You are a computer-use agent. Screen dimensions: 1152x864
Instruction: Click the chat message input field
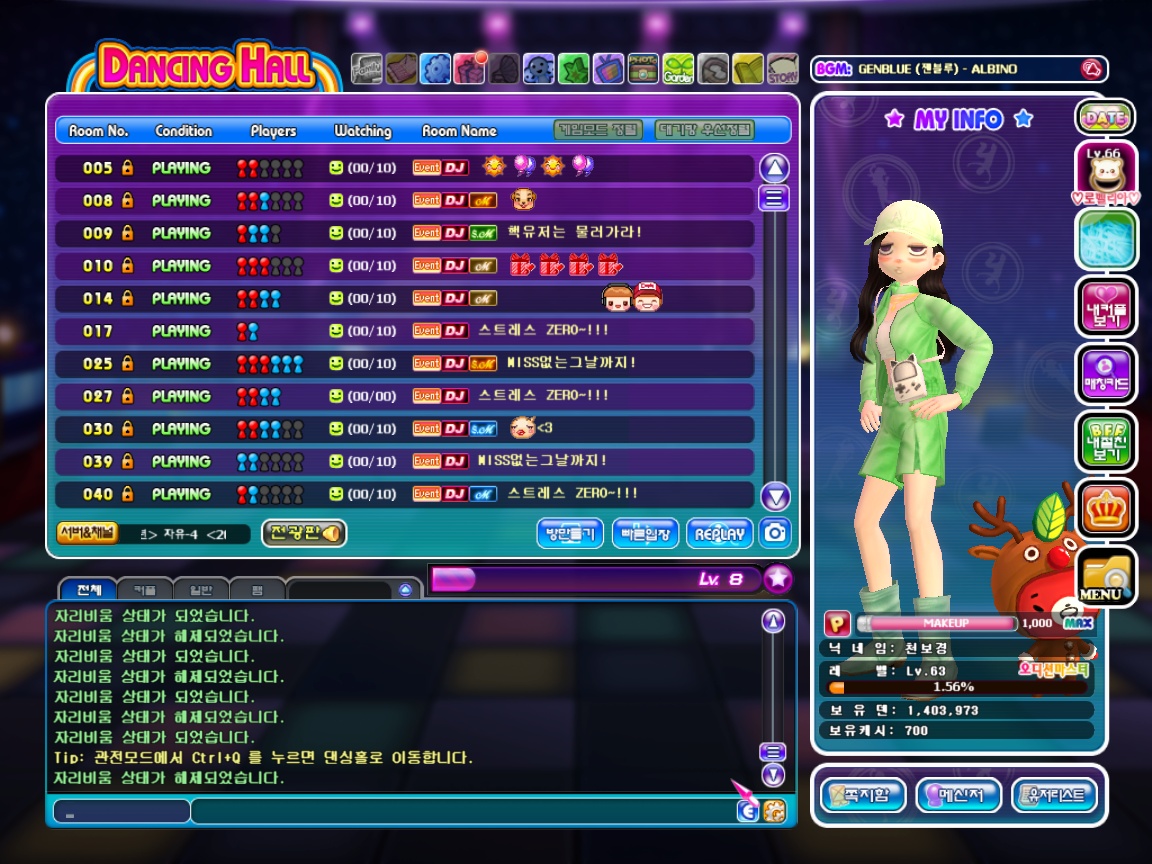point(460,811)
